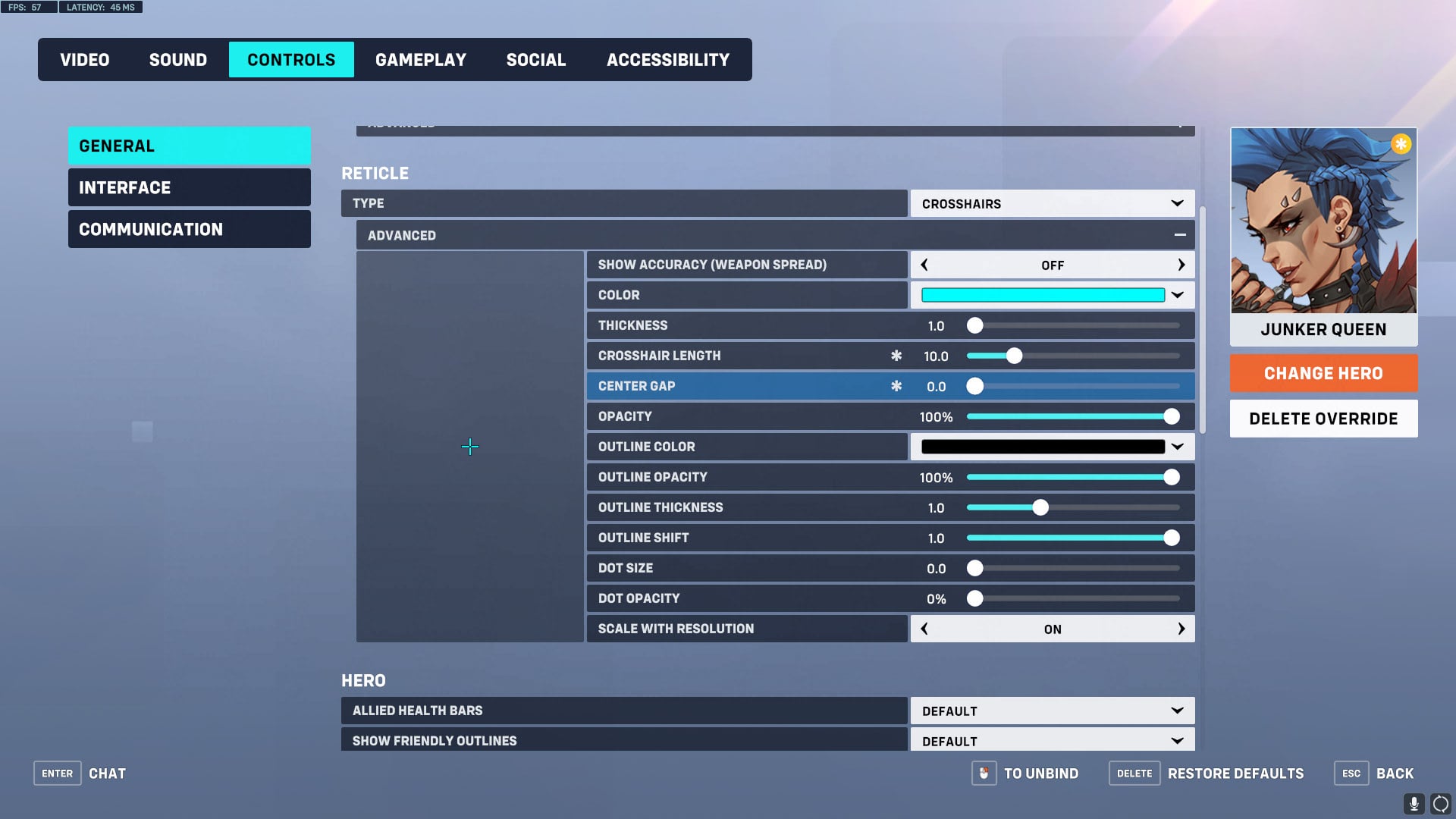The height and width of the screenshot is (819, 1456).
Task: Click DELETE OVERRIDE for Junker Queen
Action: (x=1323, y=418)
